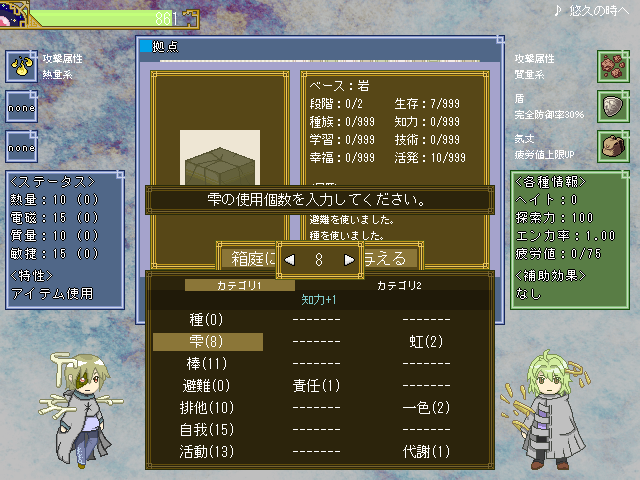Choose the 虹(2) item entry
The height and width of the screenshot is (480, 640).
pos(426,342)
